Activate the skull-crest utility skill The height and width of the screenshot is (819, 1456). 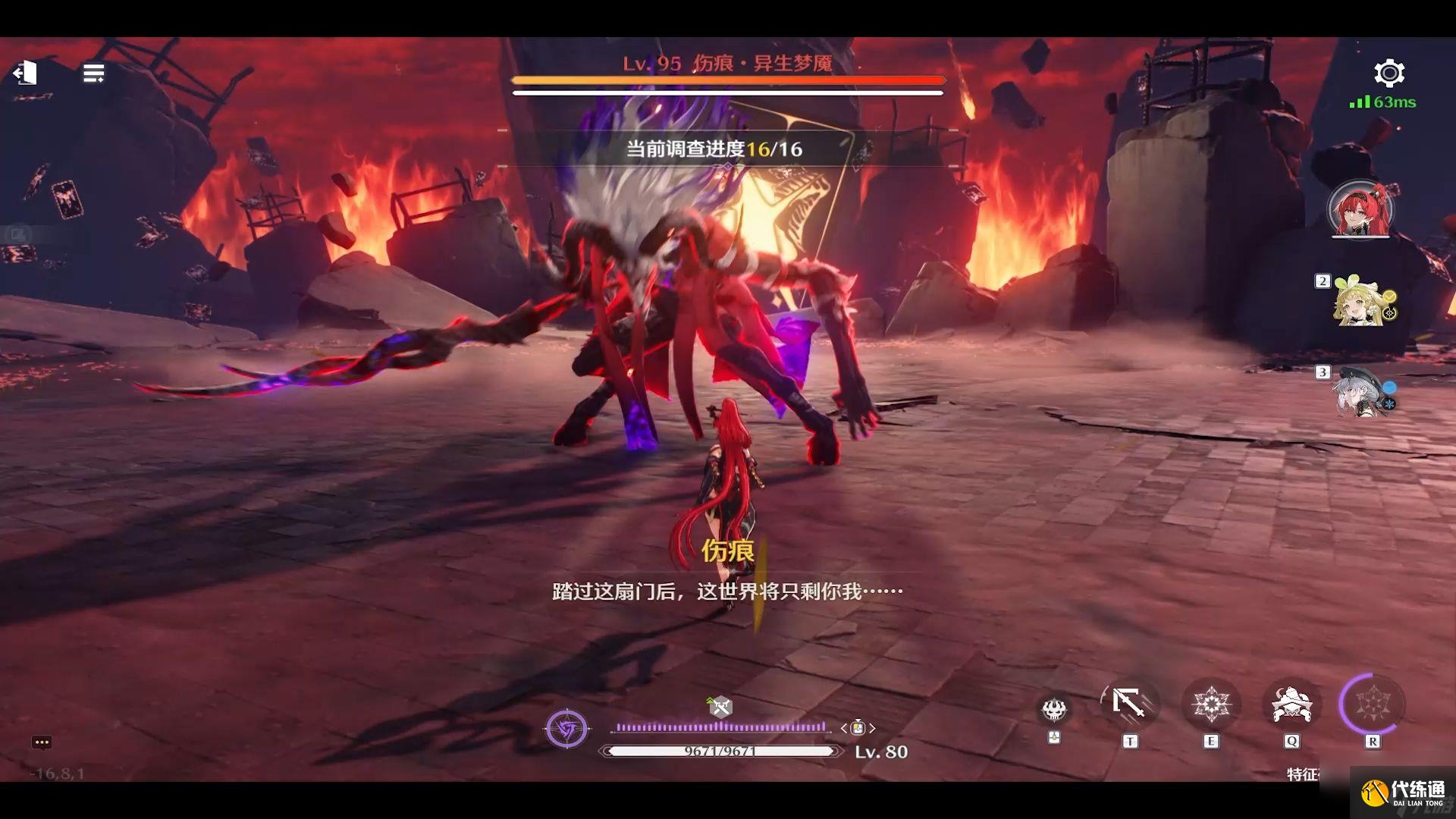click(x=1053, y=709)
